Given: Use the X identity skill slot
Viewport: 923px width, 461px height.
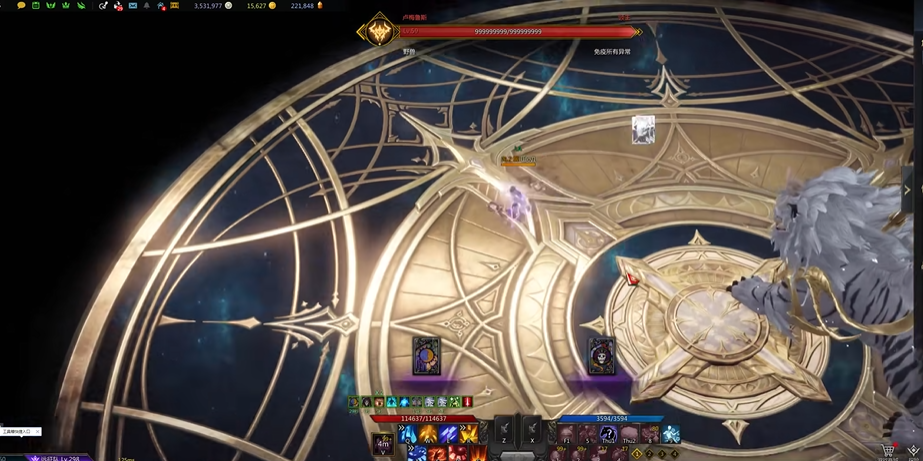Looking at the screenshot, I should click(532, 431).
